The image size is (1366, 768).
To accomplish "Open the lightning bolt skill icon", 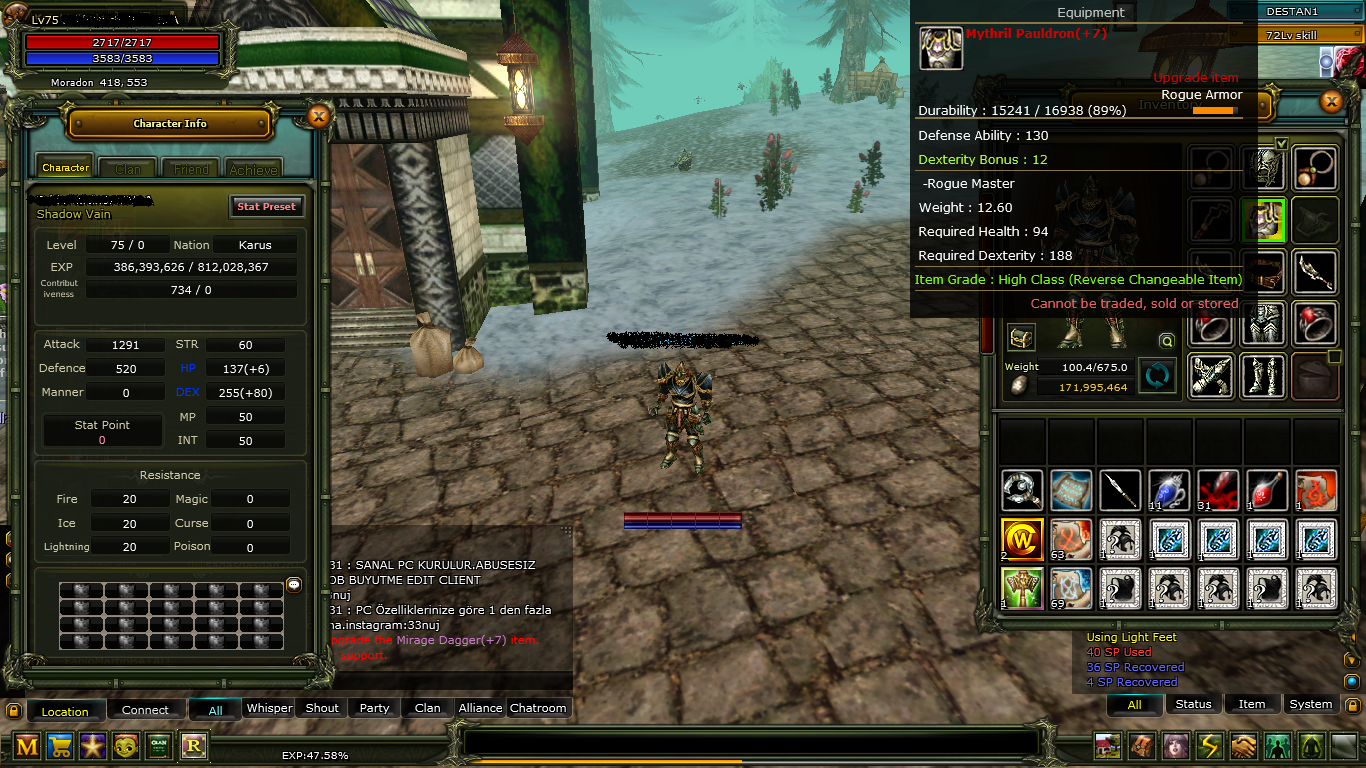I will [1210, 746].
